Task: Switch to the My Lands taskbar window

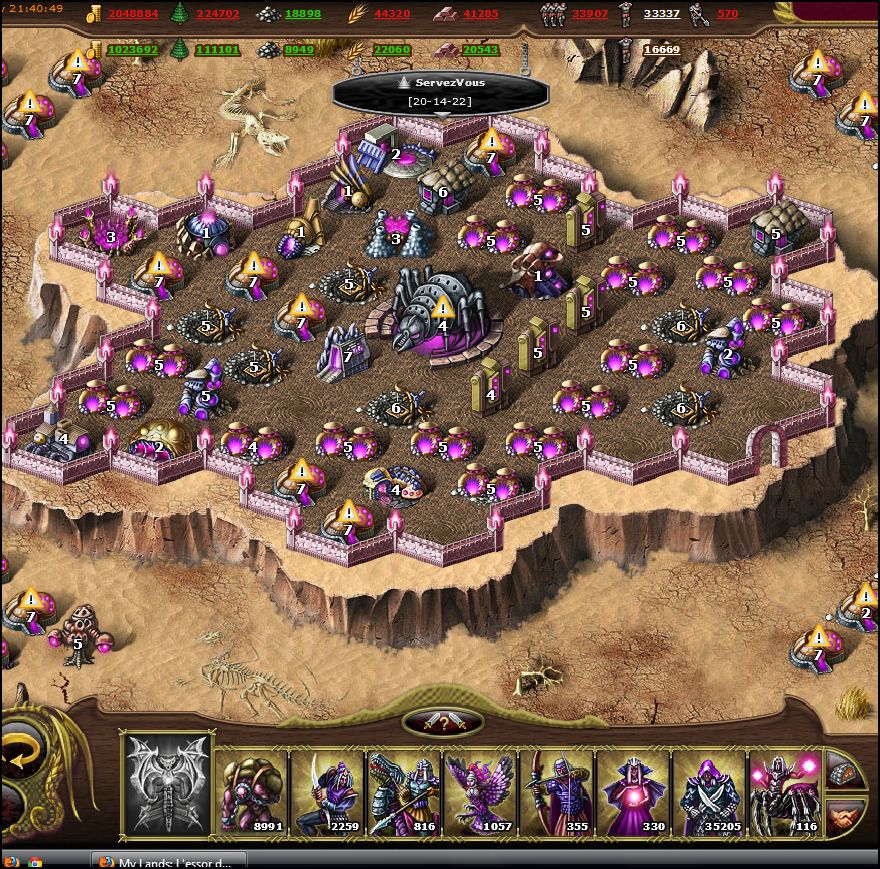Action: pos(168,861)
